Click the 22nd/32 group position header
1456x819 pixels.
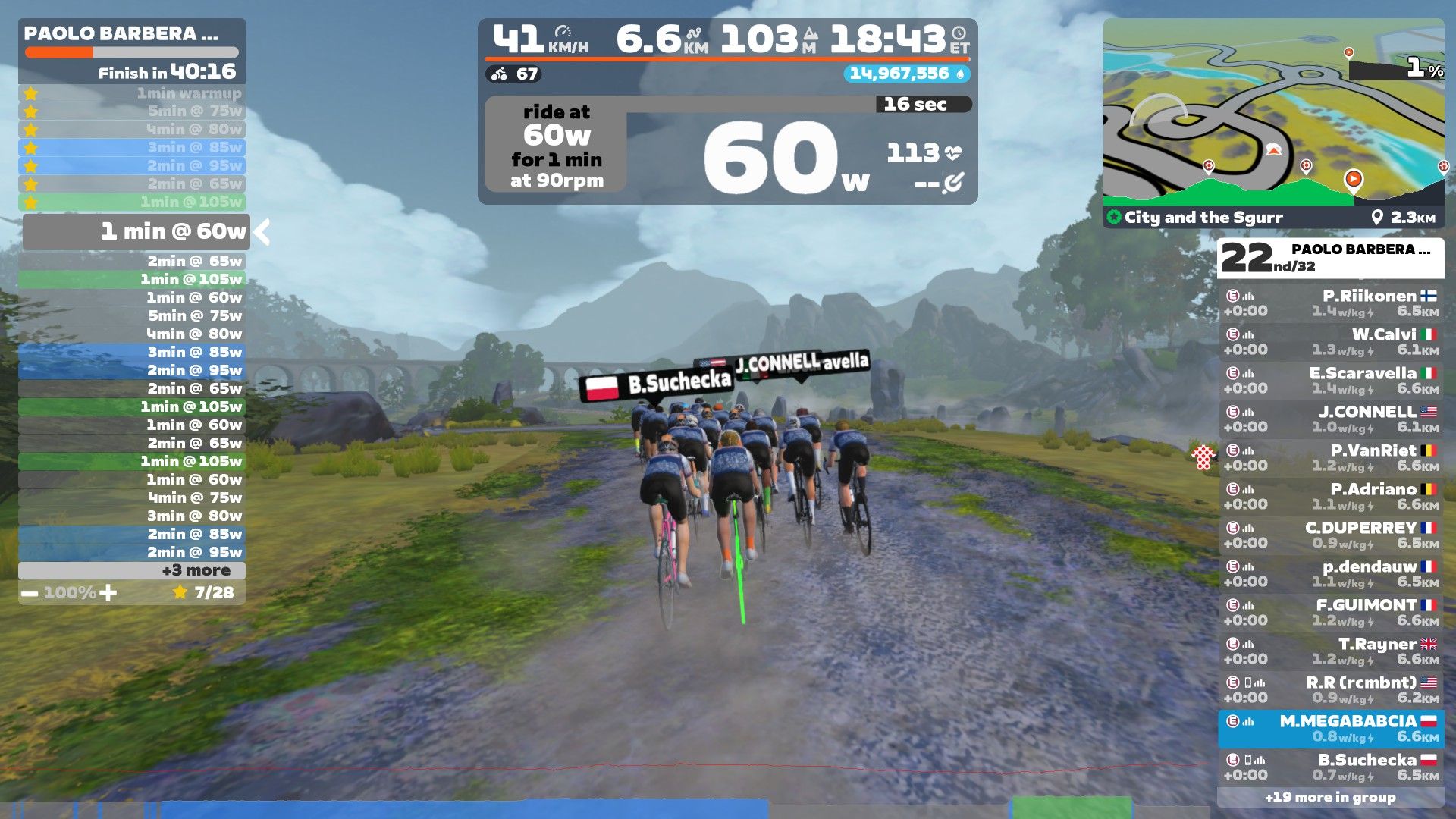[x=1330, y=258]
